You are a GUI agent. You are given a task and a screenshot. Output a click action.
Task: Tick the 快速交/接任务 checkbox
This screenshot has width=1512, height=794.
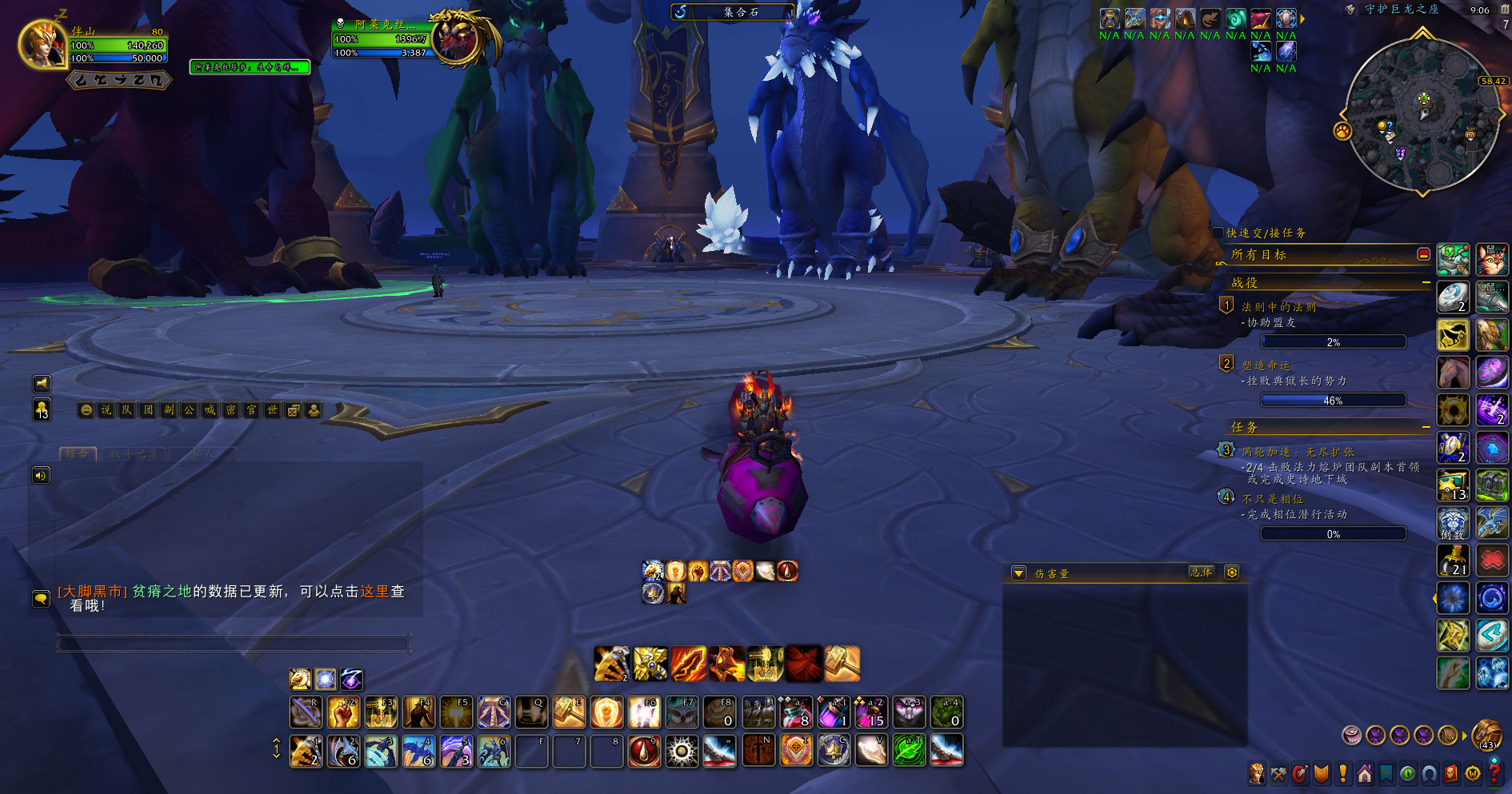tap(1218, 233)
